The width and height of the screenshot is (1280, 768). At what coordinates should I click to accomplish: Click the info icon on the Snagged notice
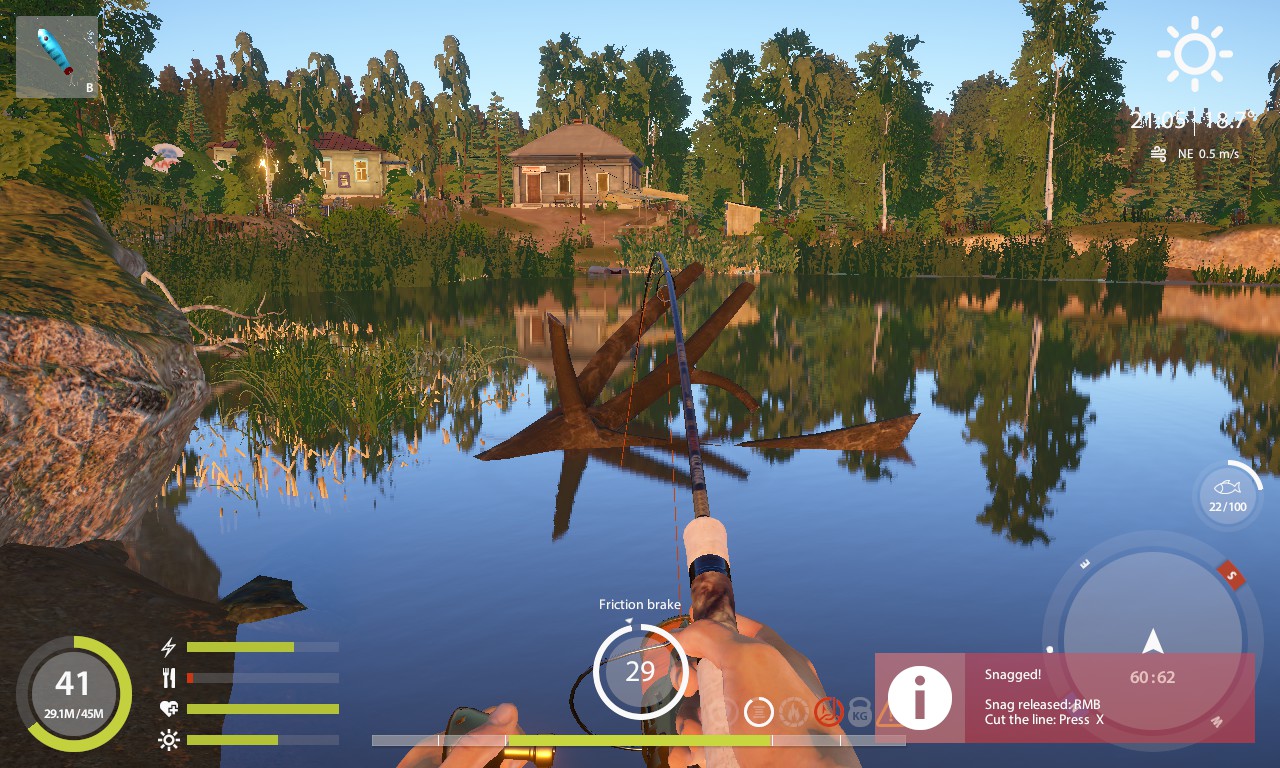(919, 698)
